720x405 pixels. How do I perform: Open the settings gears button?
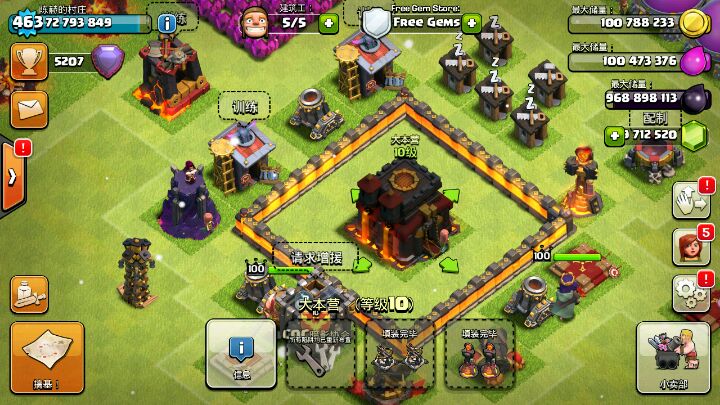[x=691, y=291]
